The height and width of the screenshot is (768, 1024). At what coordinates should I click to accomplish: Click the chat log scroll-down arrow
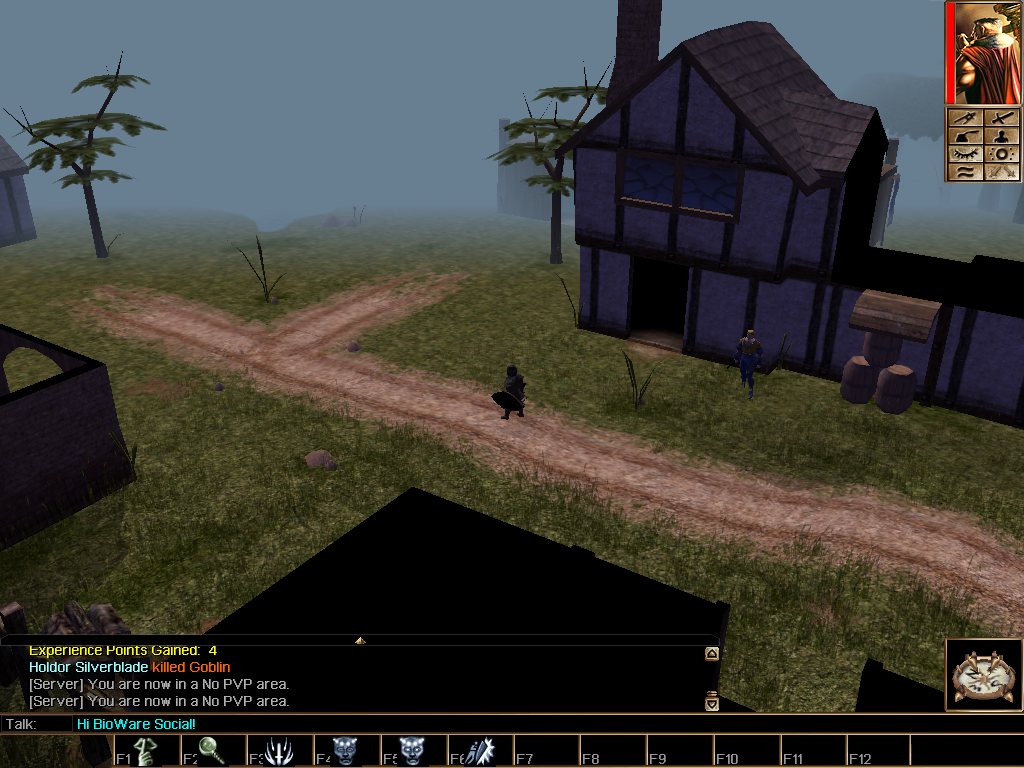711,701
